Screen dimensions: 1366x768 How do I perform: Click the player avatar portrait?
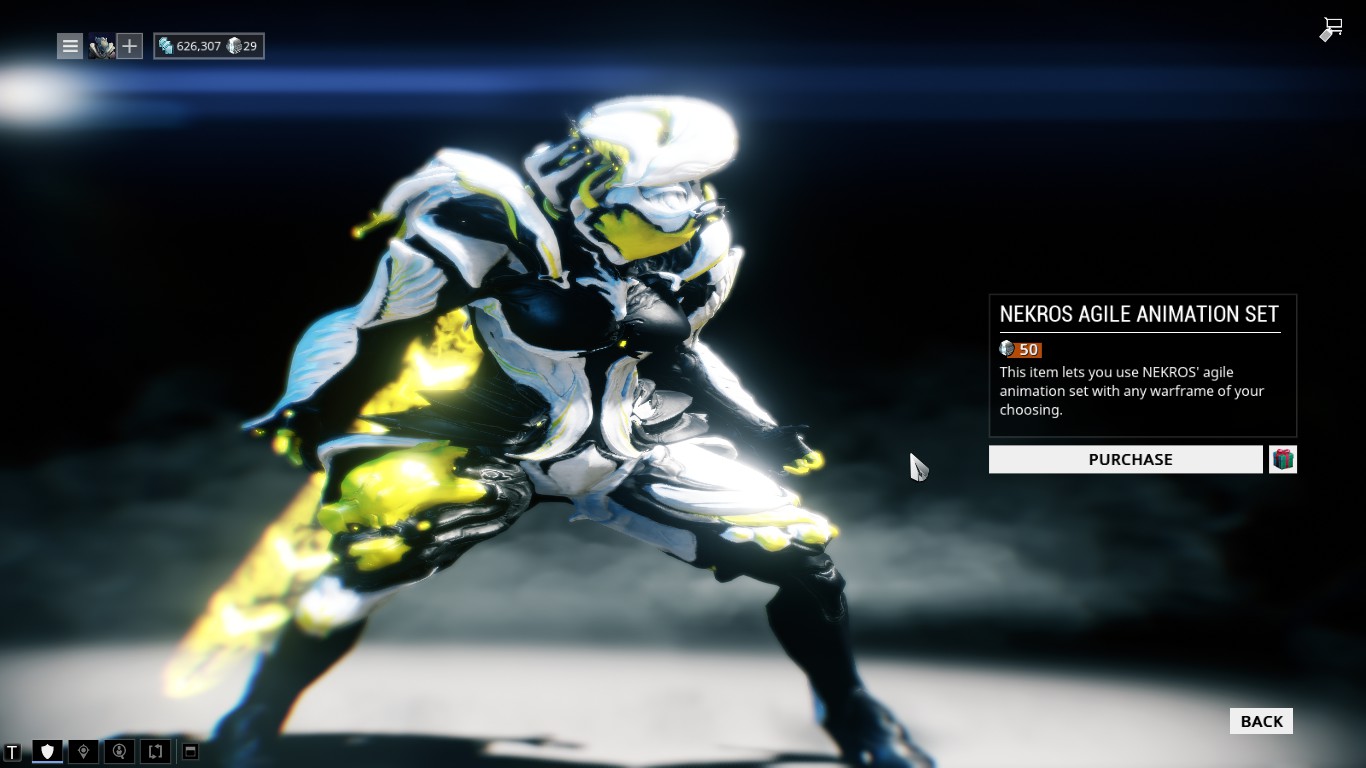point(101,46)
